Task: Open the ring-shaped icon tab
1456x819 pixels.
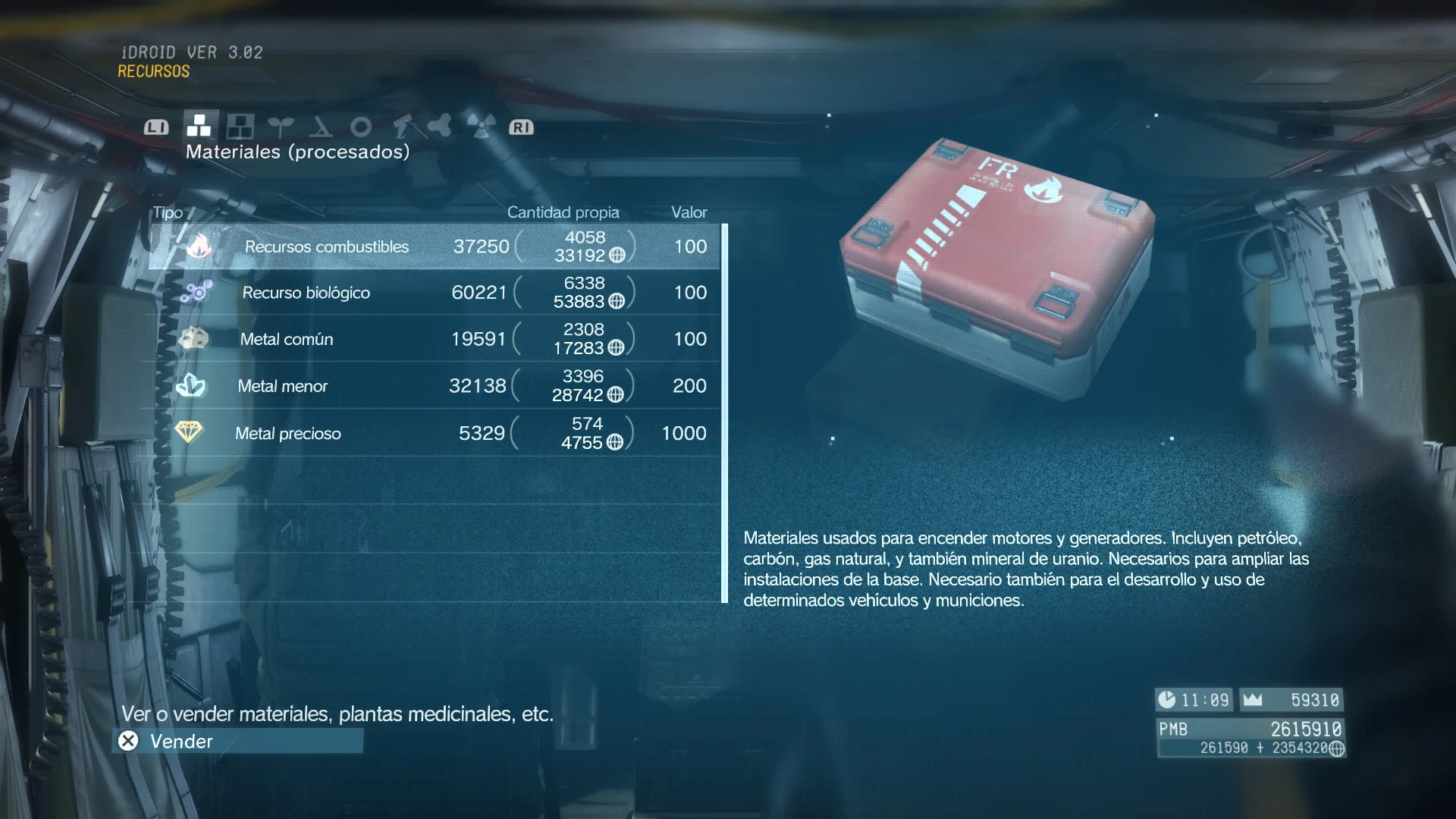Action: click(361, 126)
